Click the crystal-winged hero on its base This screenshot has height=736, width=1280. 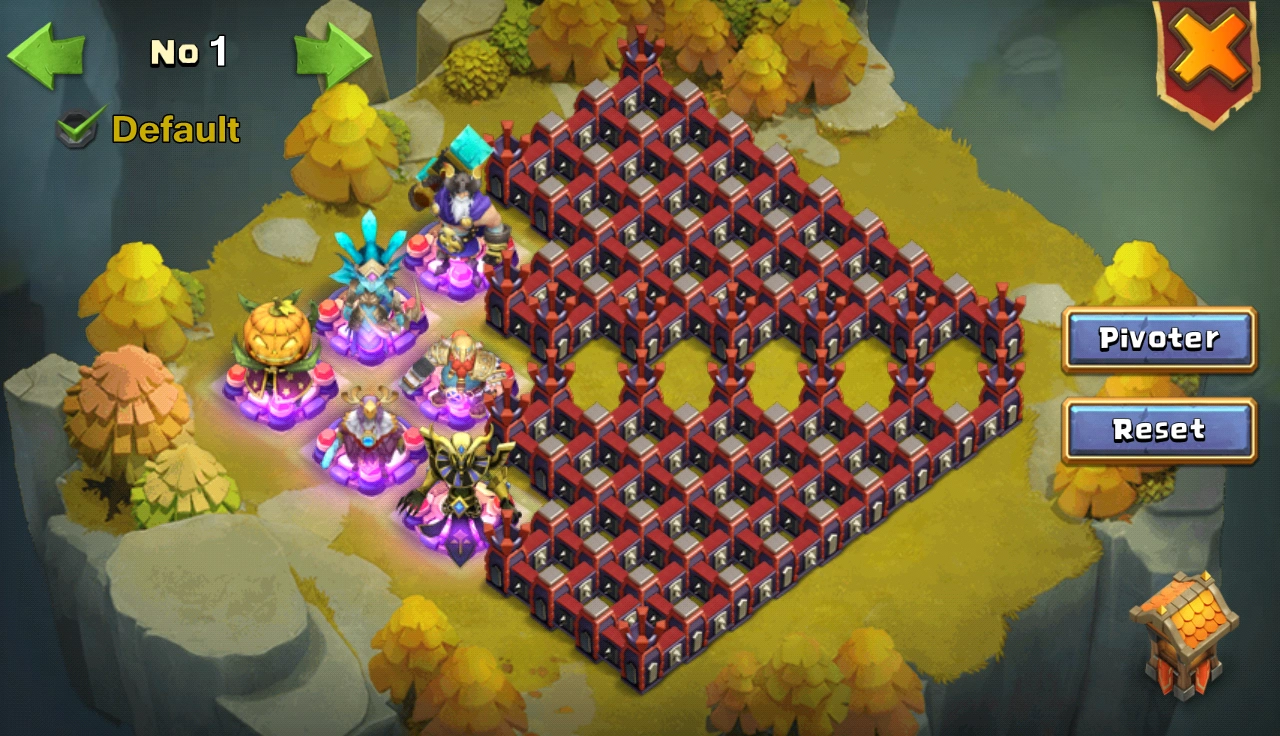tap(371, 290)
